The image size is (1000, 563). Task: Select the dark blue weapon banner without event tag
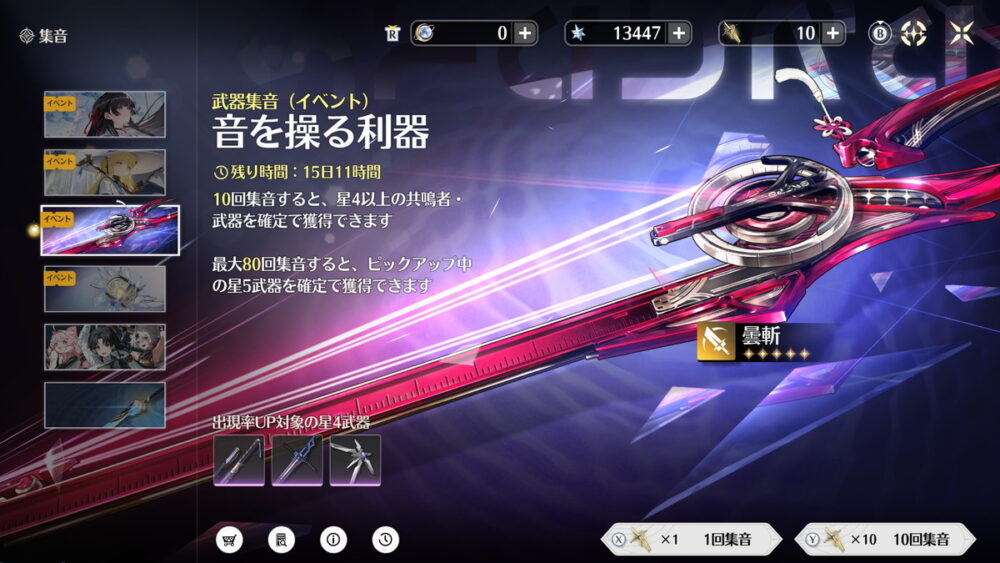click(x=105, y=405)
